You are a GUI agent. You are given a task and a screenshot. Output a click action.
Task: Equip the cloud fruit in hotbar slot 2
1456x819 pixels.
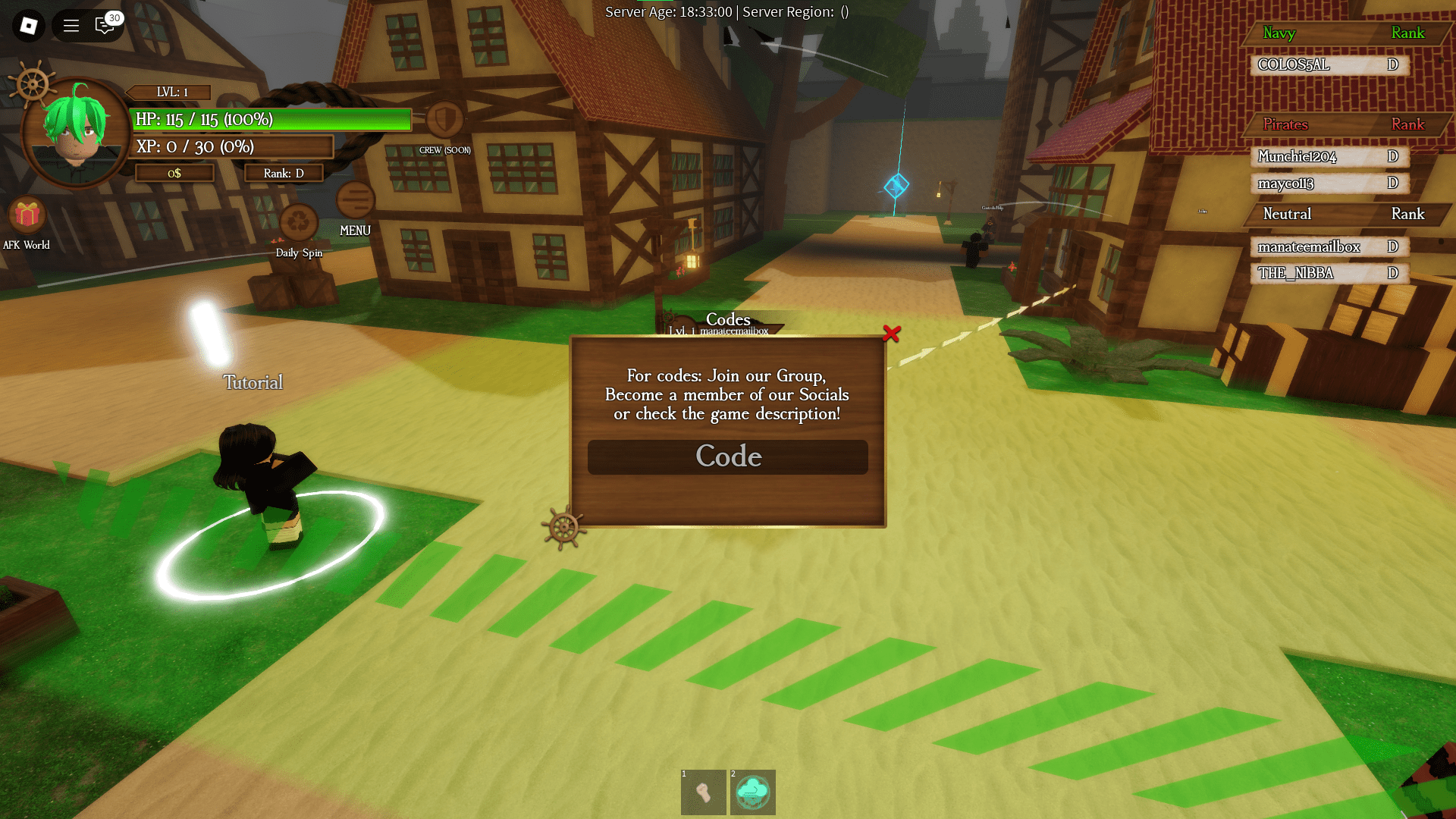point(752,792)
